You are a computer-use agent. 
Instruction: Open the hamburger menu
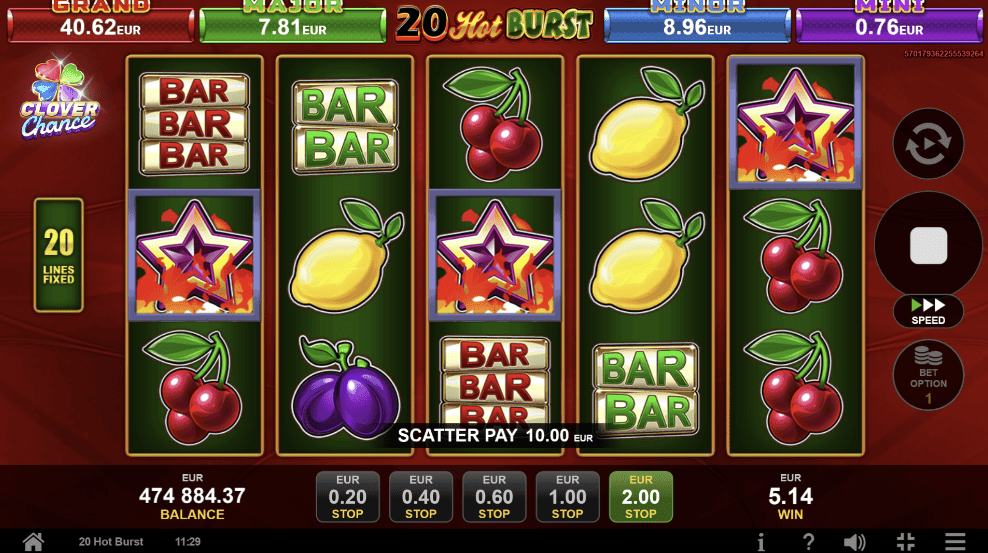pos(956,542)
